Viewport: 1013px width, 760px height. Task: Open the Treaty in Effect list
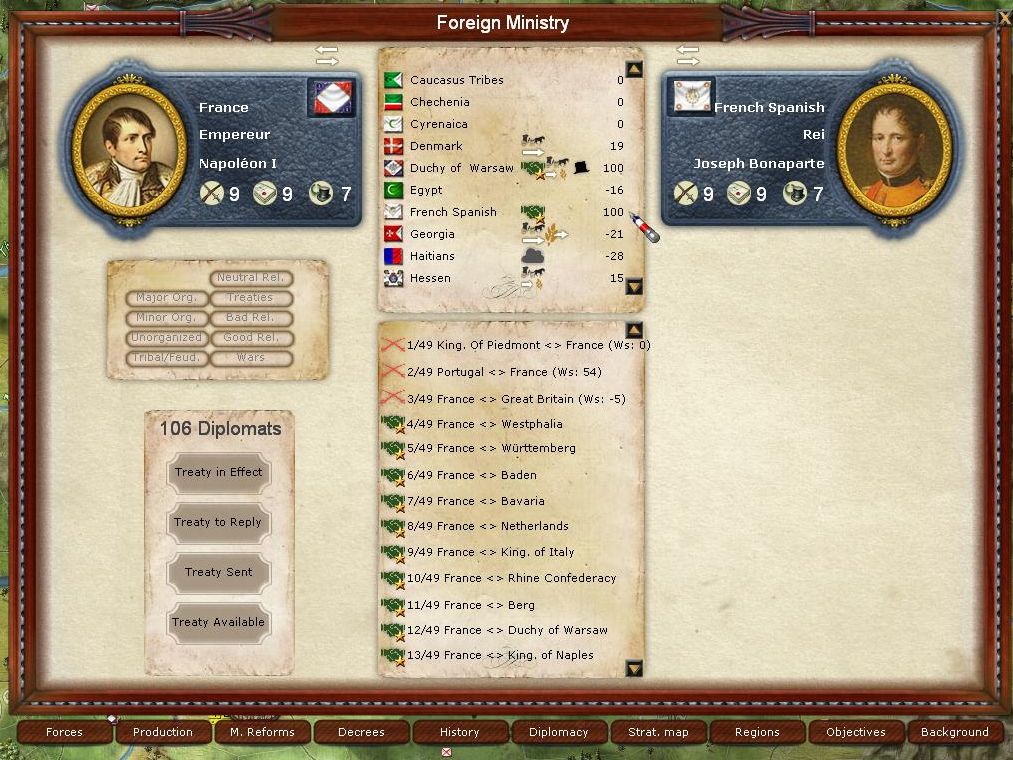click(x=218, y=473)
